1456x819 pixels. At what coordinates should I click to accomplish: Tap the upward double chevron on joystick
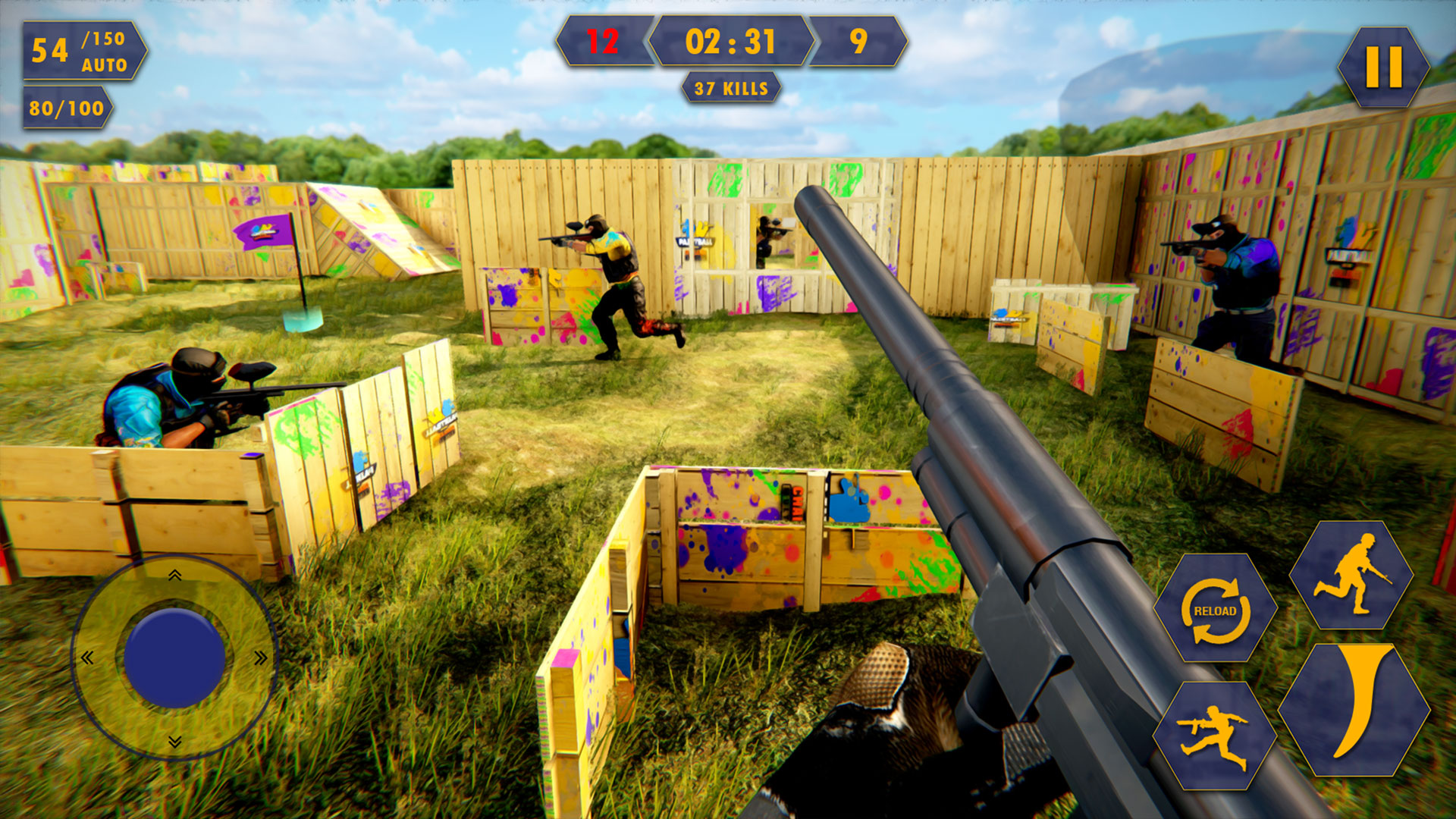point(174,575)
